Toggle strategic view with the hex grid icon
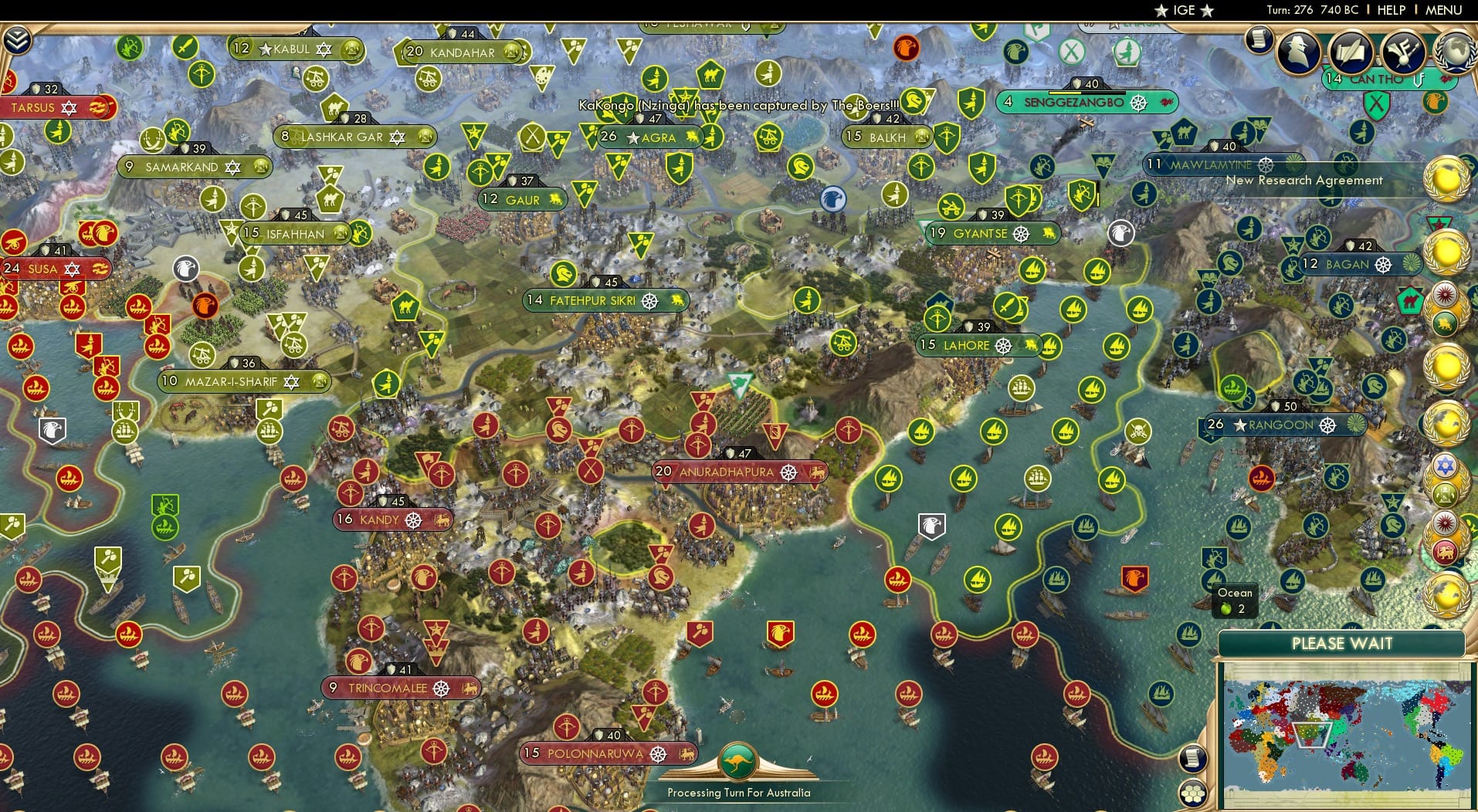Viewport: 1478px width, 812px height. click(x=1193, y=794)
